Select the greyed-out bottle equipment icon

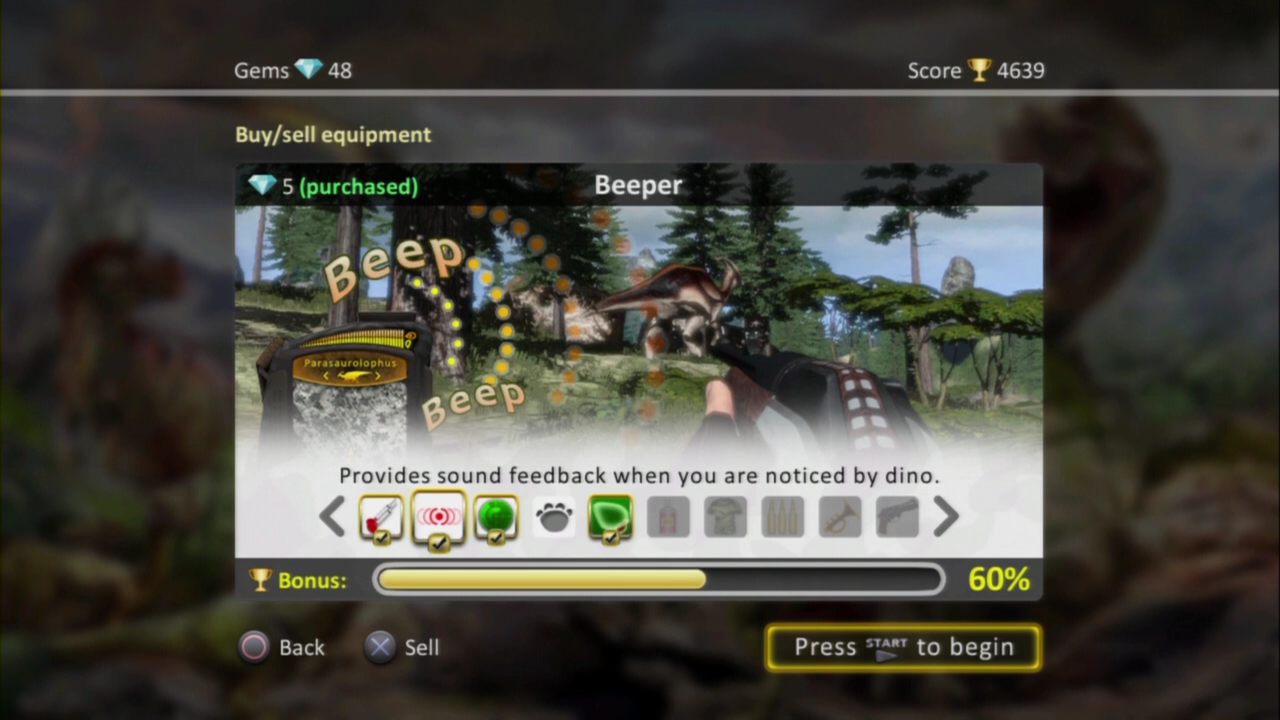668,517
